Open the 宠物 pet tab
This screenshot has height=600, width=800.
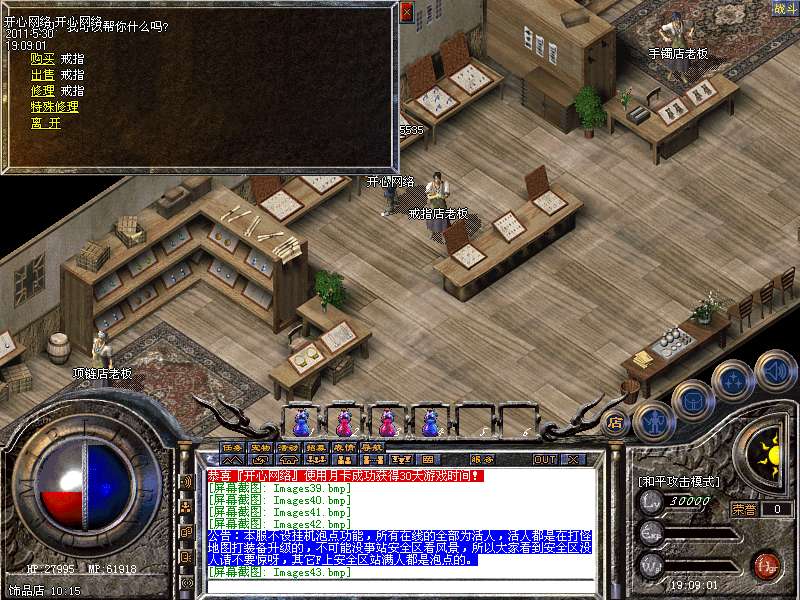coord(261,448)
